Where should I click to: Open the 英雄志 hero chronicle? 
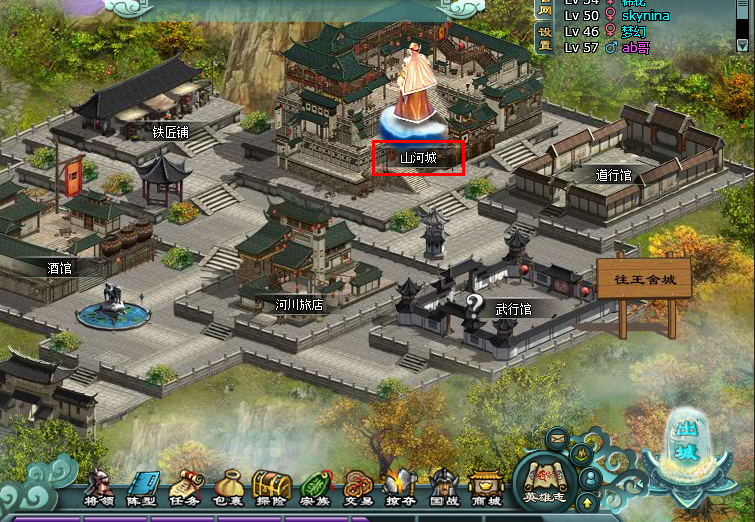[545, 481]
